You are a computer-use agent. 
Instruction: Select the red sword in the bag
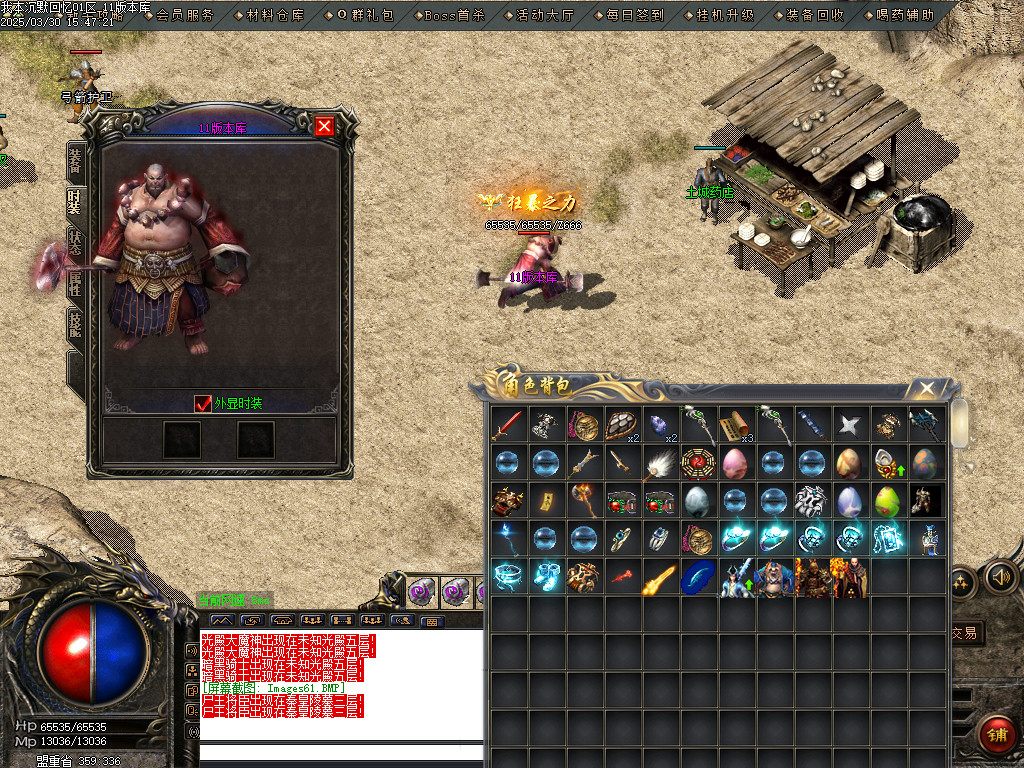[507, 424]
